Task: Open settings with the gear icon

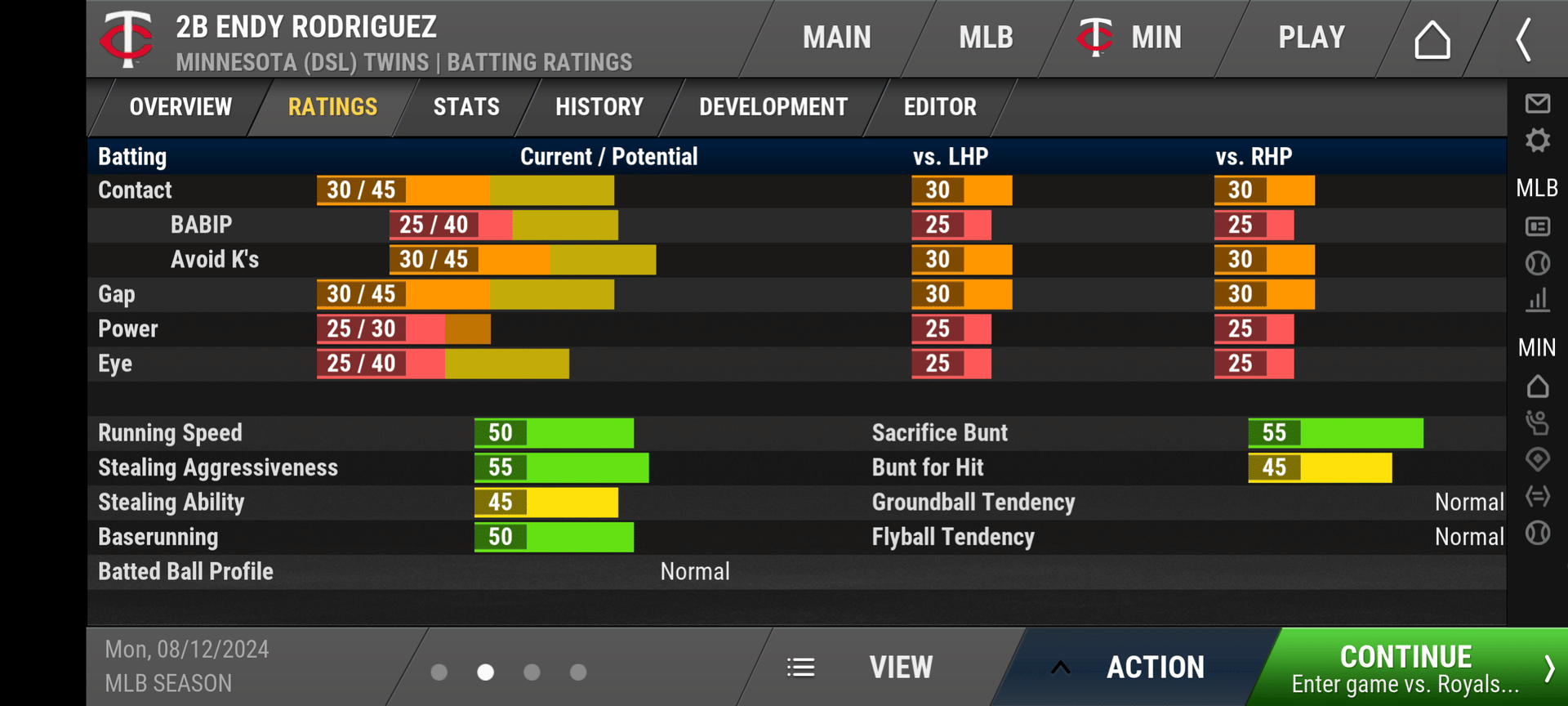Action: pos(1537,141)
